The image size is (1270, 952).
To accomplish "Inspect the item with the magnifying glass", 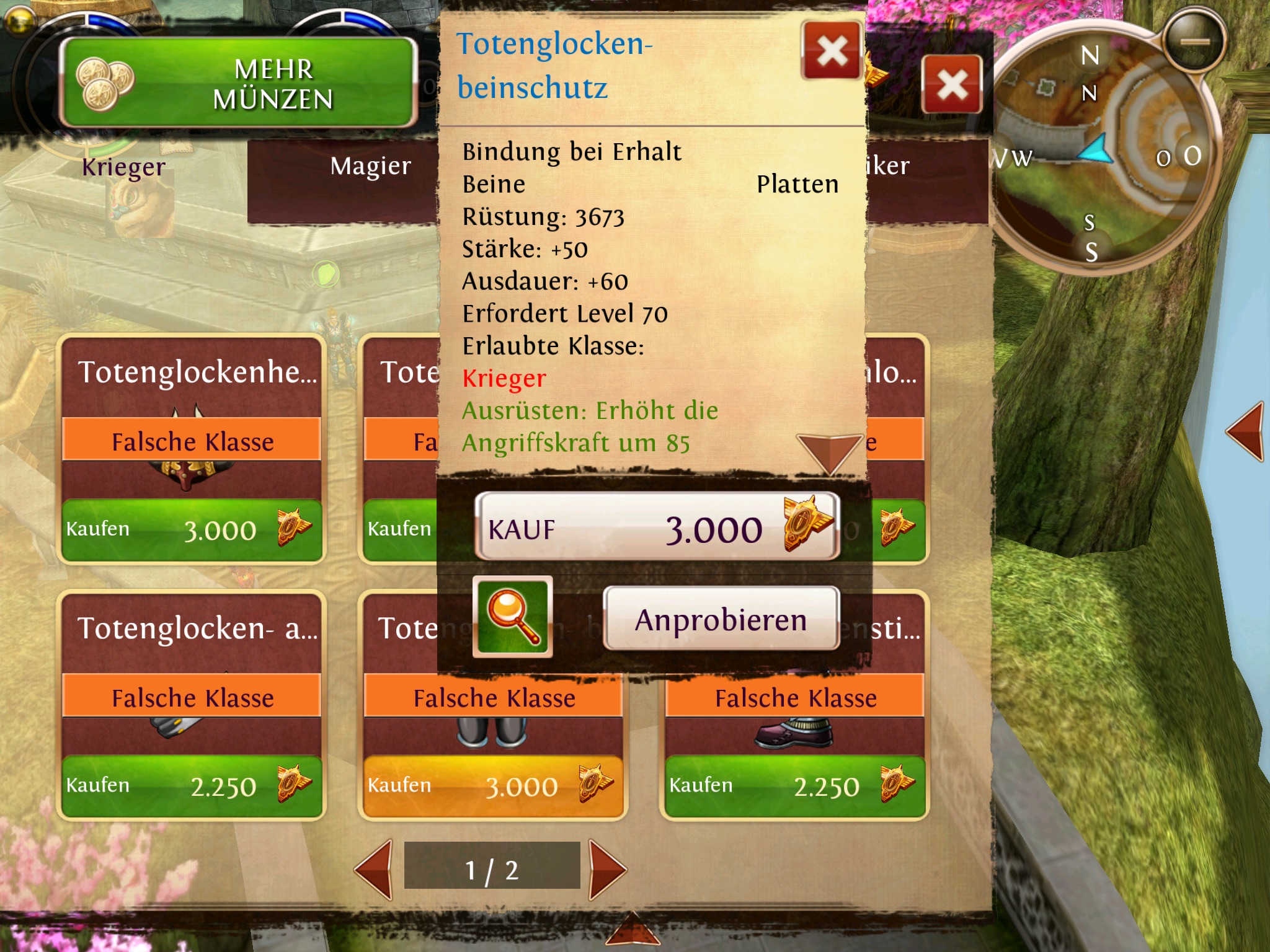I will [x=512, y=616].
